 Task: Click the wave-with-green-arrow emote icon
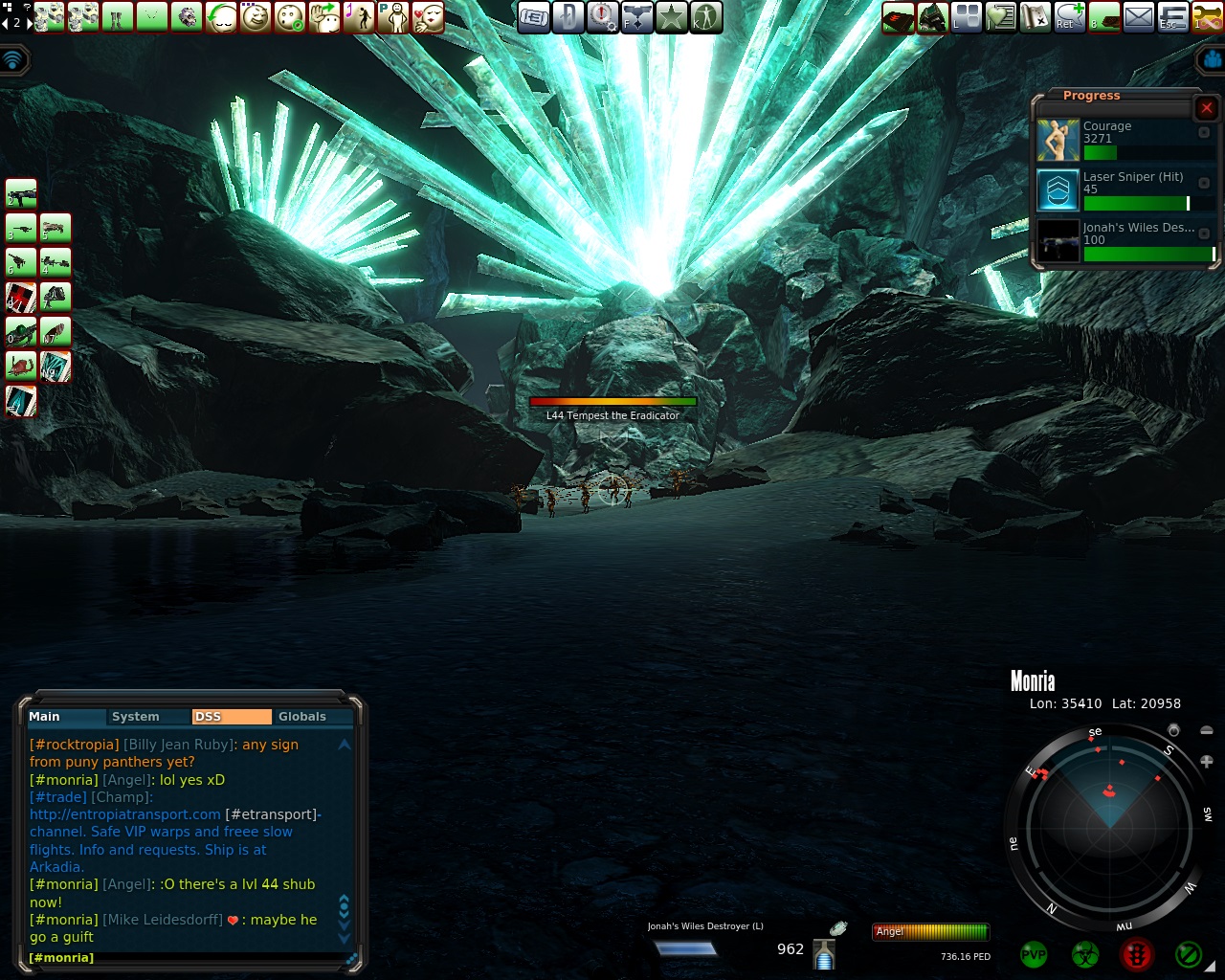coord(324,17)
